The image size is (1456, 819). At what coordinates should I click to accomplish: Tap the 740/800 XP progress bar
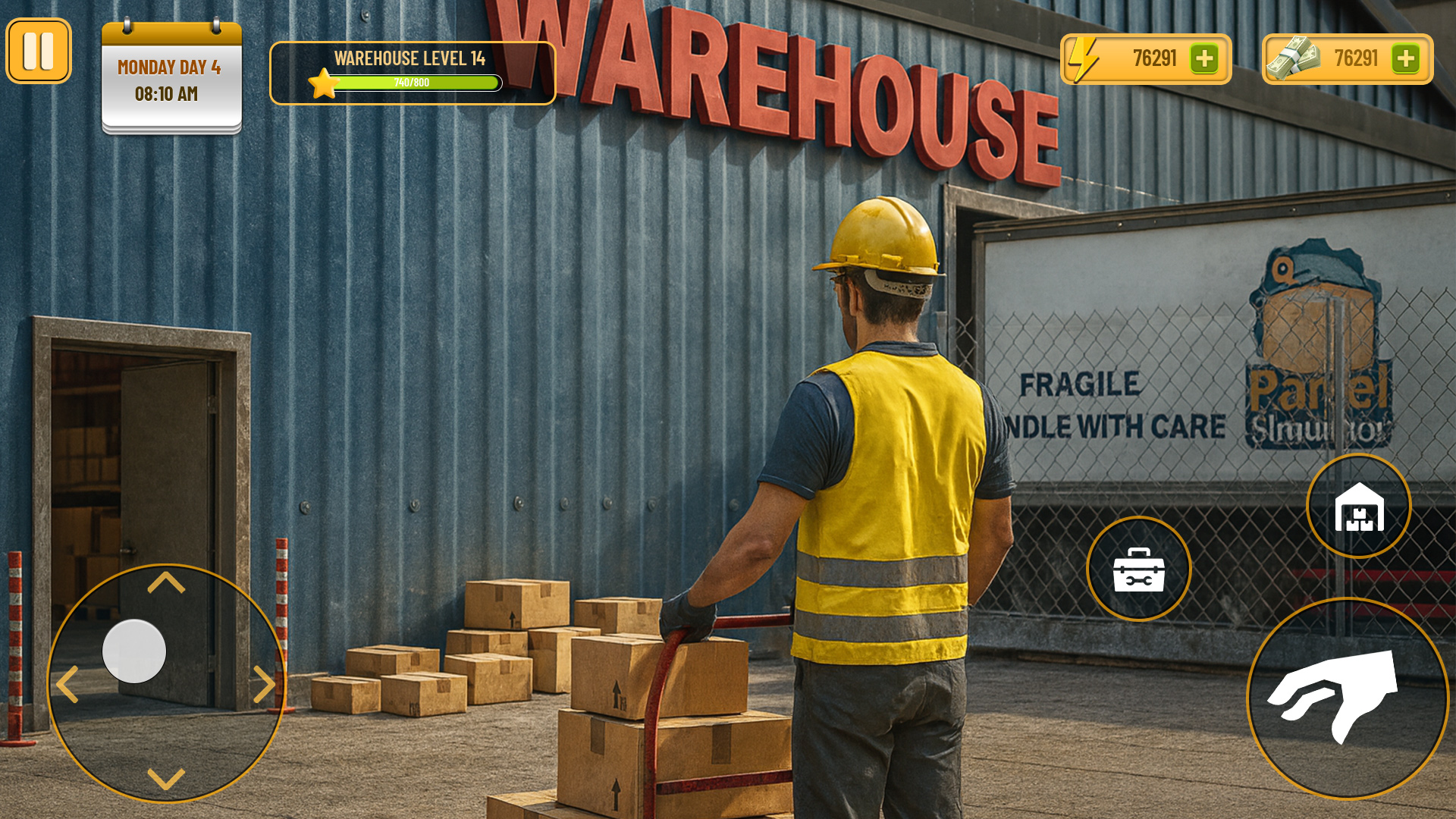point(417,83)
